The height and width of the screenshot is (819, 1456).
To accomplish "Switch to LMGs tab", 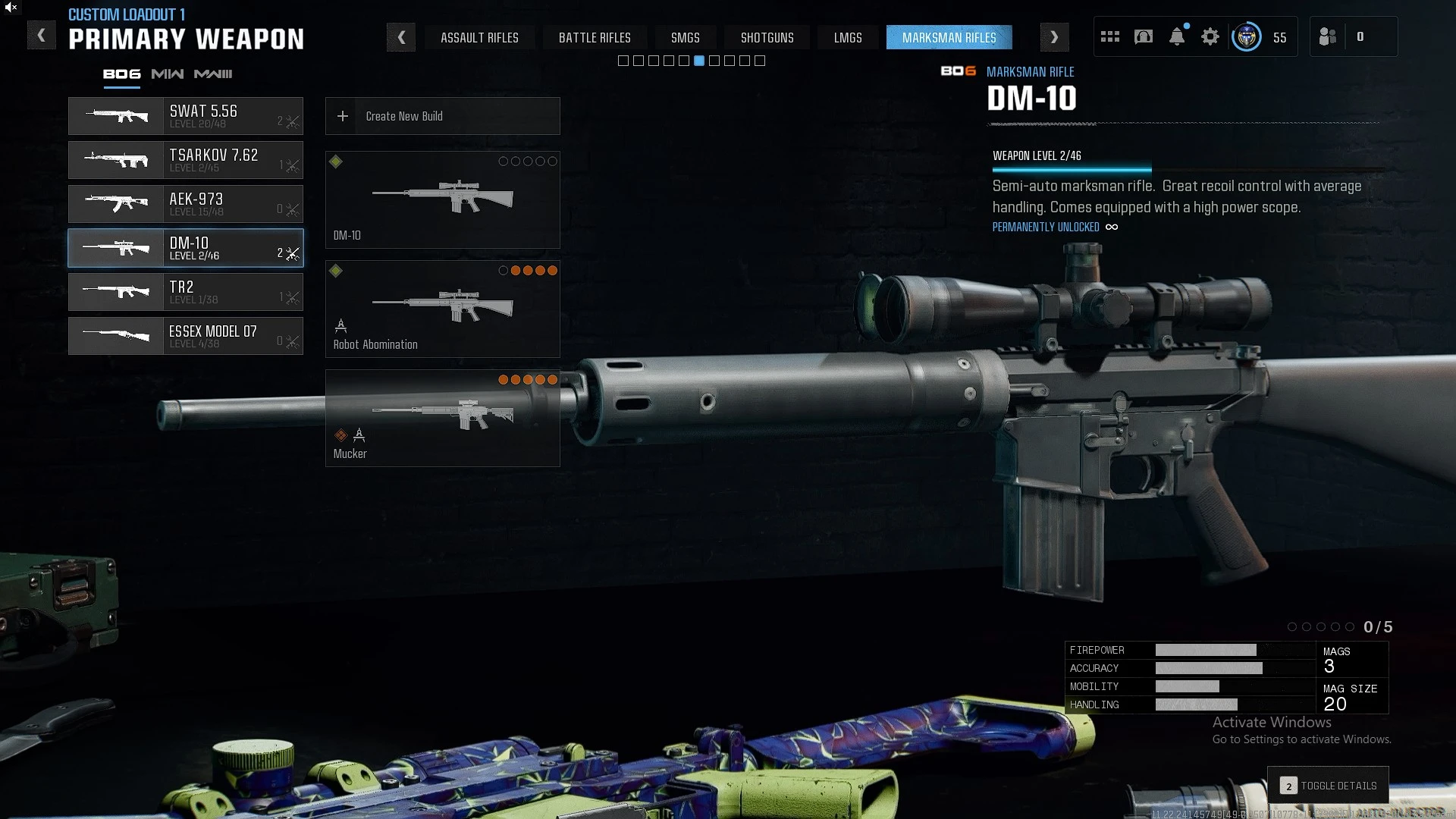I will (847, 38).
